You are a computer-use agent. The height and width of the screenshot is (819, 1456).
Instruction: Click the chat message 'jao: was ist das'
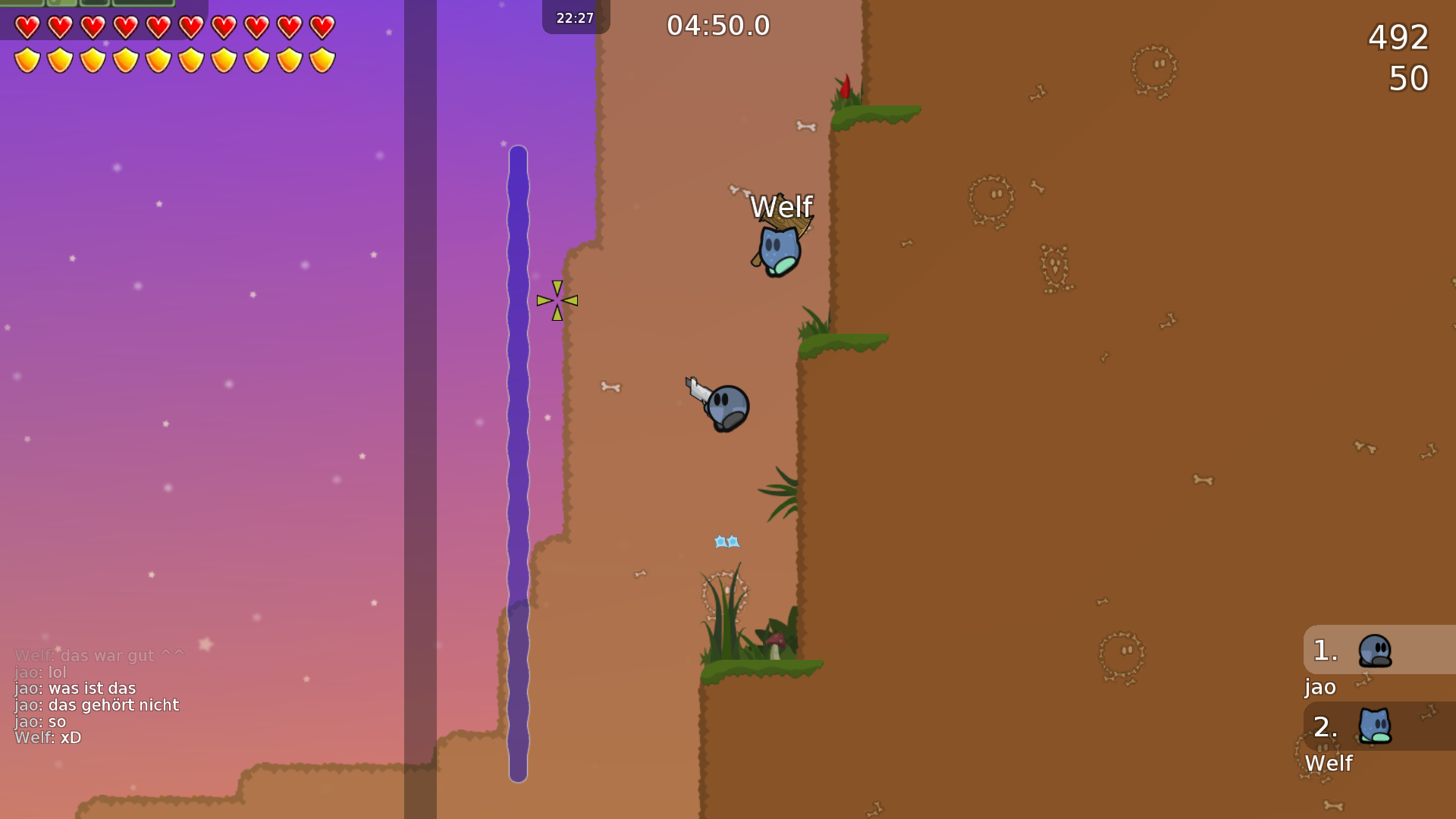[x=74, y=689]
